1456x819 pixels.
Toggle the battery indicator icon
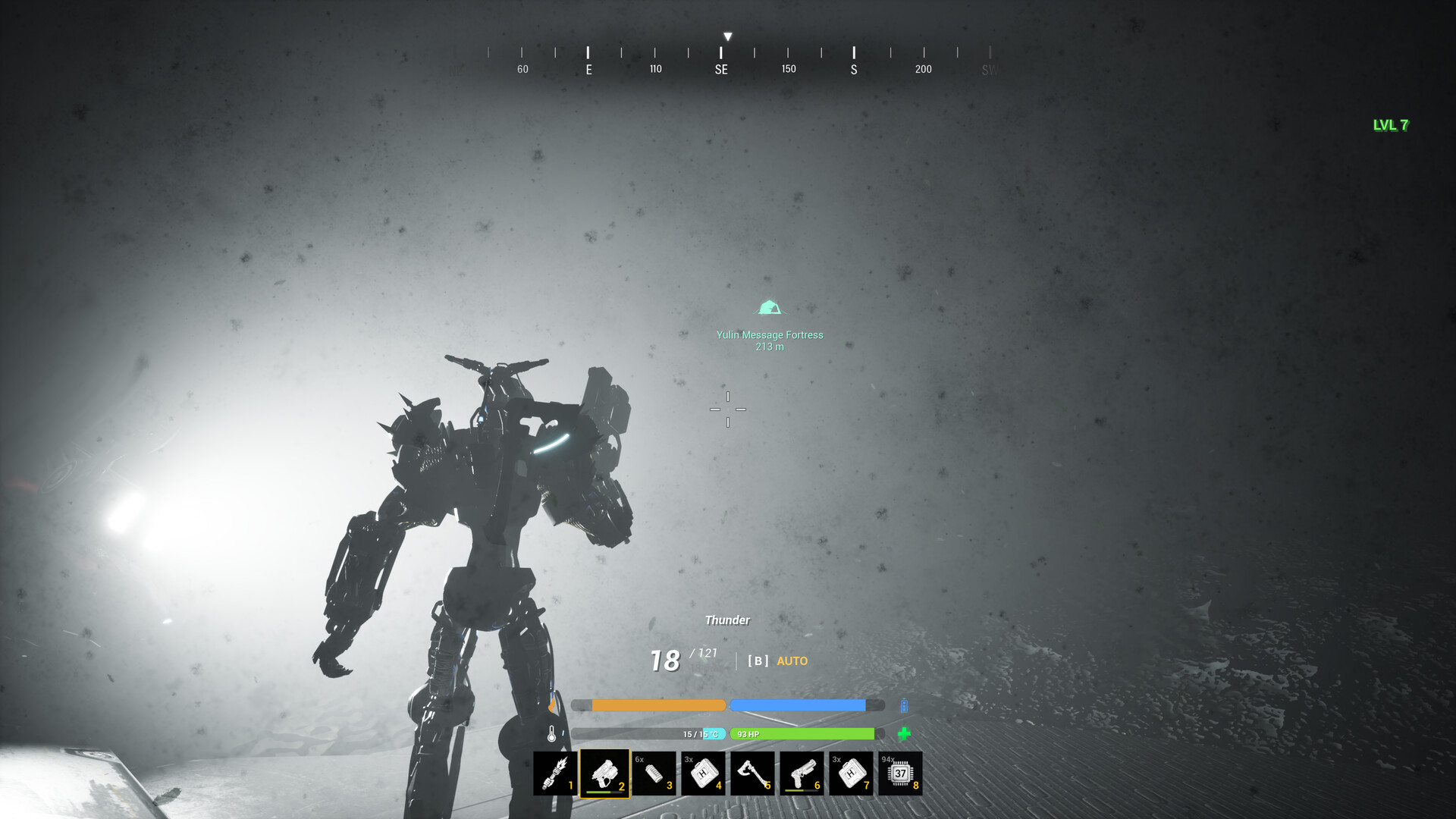tap(905, 704)
